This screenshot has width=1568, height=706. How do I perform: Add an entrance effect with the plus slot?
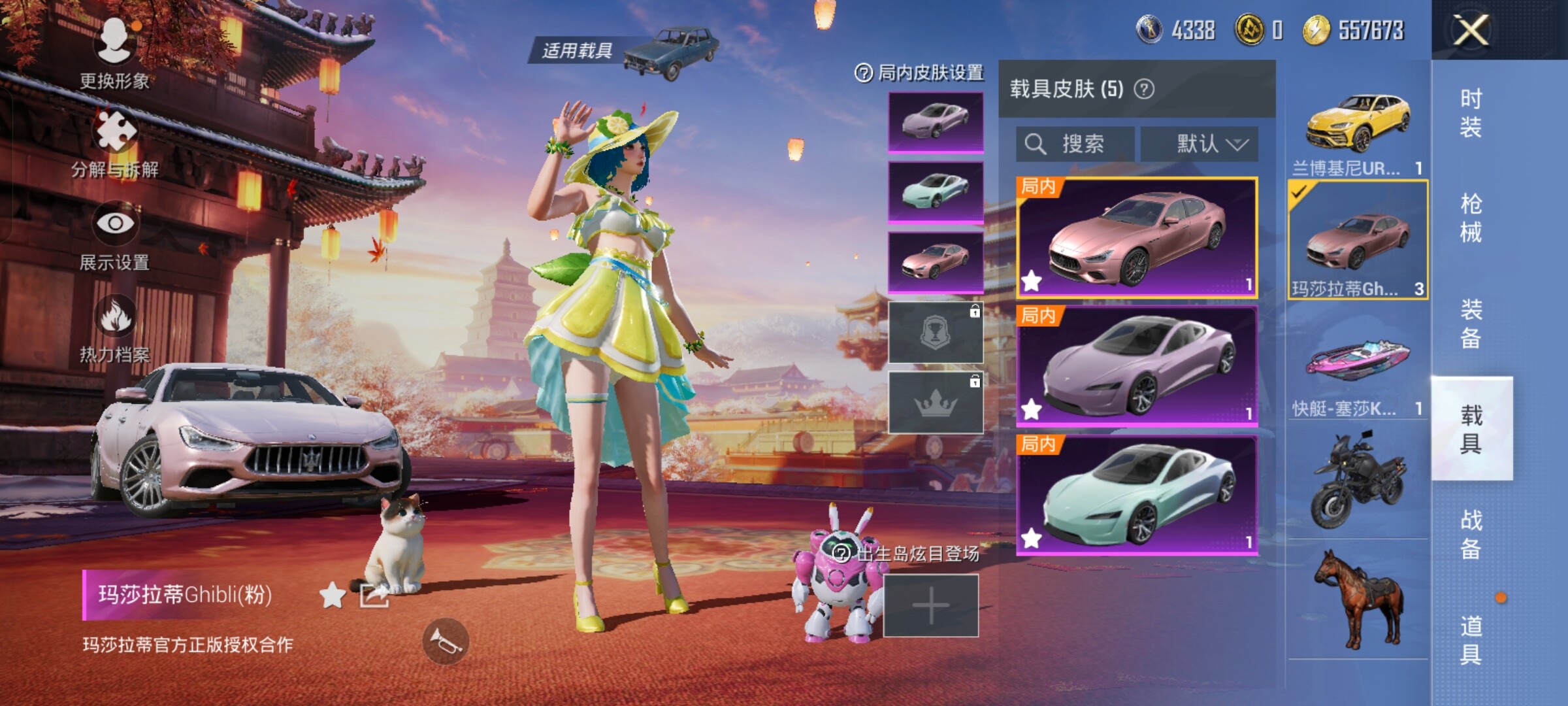tap(930, 606)
